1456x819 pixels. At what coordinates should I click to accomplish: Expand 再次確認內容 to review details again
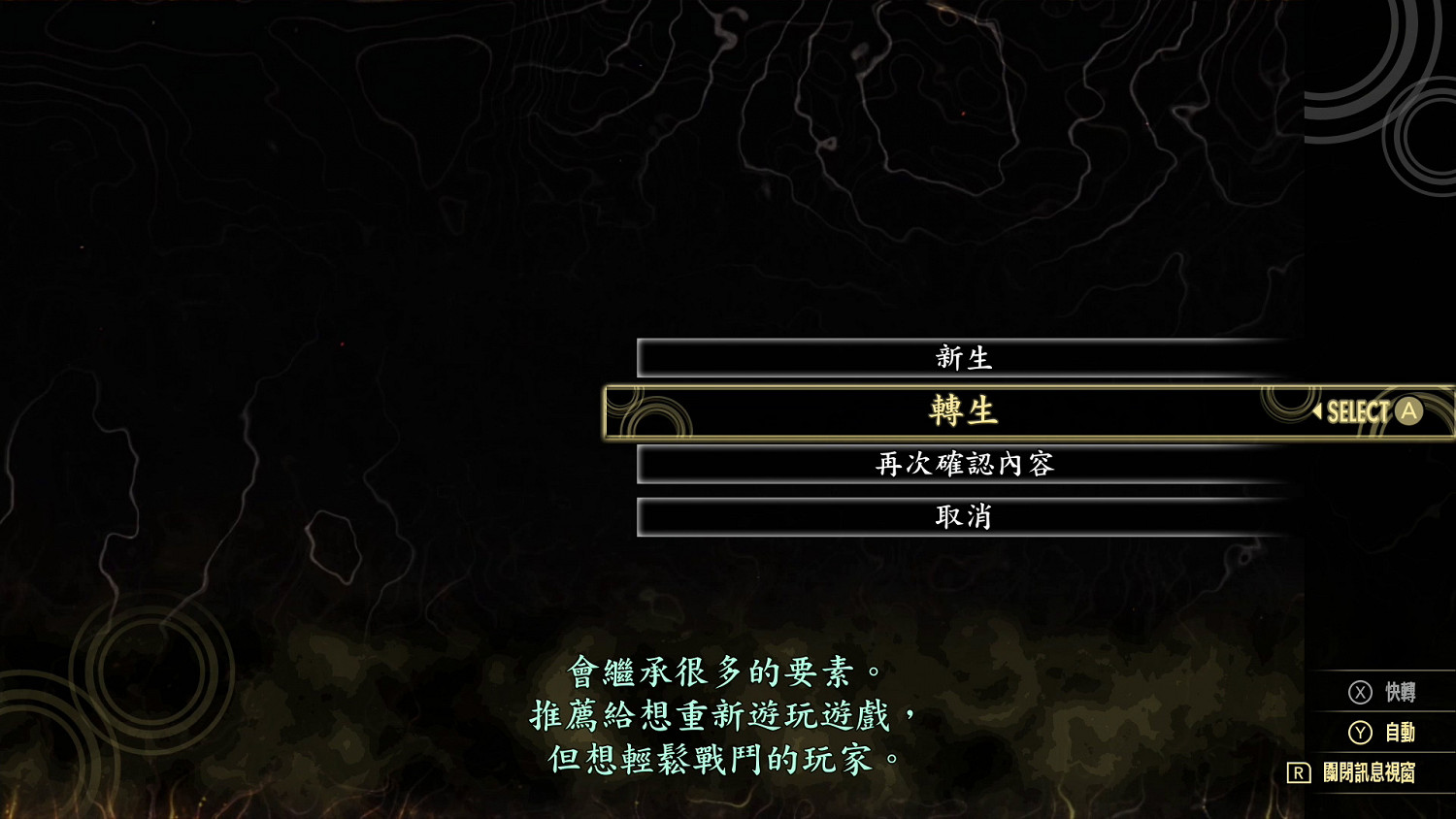click(964, 464)
